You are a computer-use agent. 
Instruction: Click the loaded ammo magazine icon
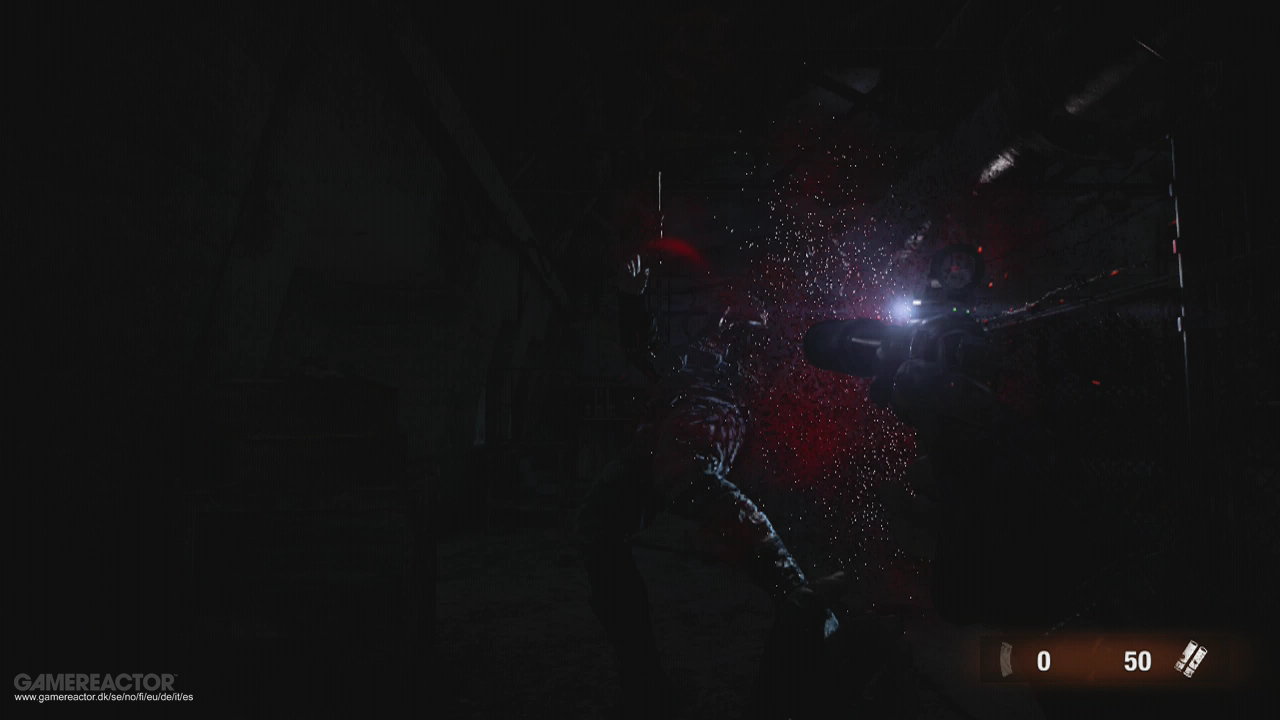[x=1004, y=660]
